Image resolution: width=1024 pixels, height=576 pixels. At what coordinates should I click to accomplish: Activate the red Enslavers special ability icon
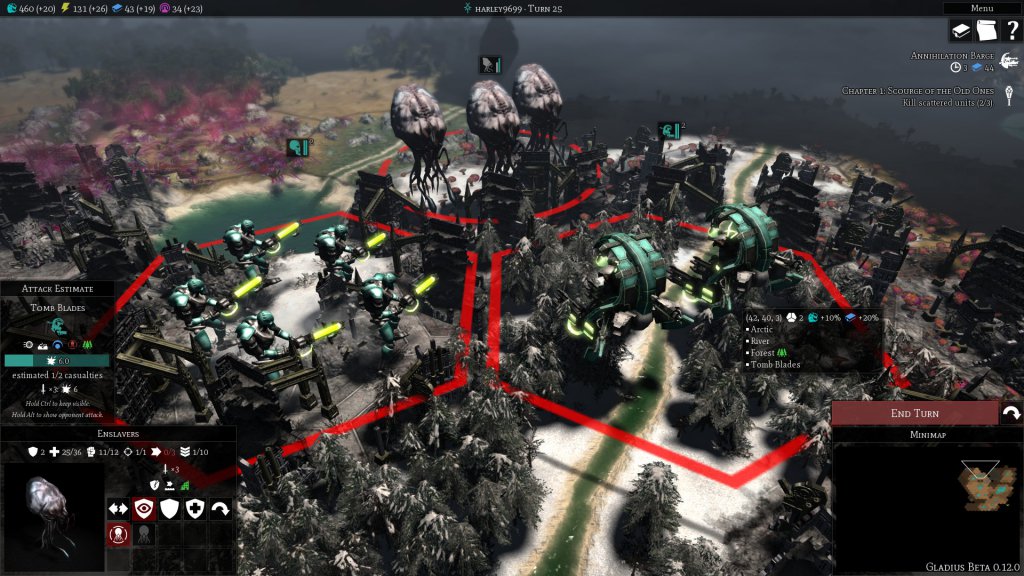coord(118,534)
